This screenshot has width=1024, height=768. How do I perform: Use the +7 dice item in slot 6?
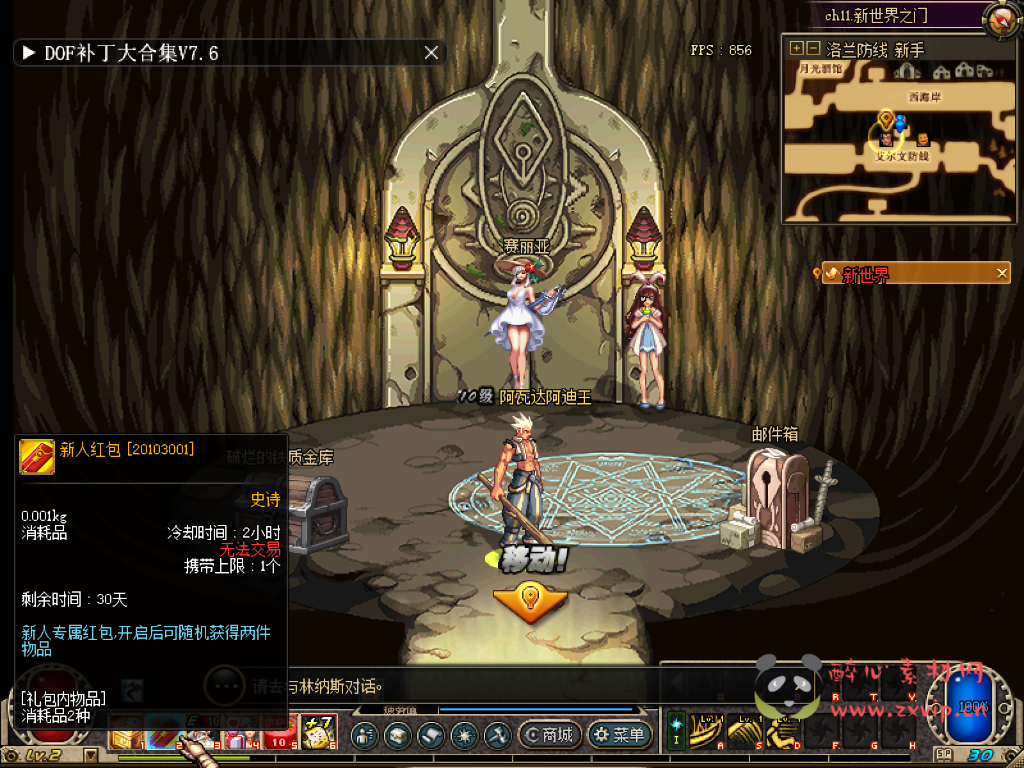pyautogui.click(x=320, y=732)
